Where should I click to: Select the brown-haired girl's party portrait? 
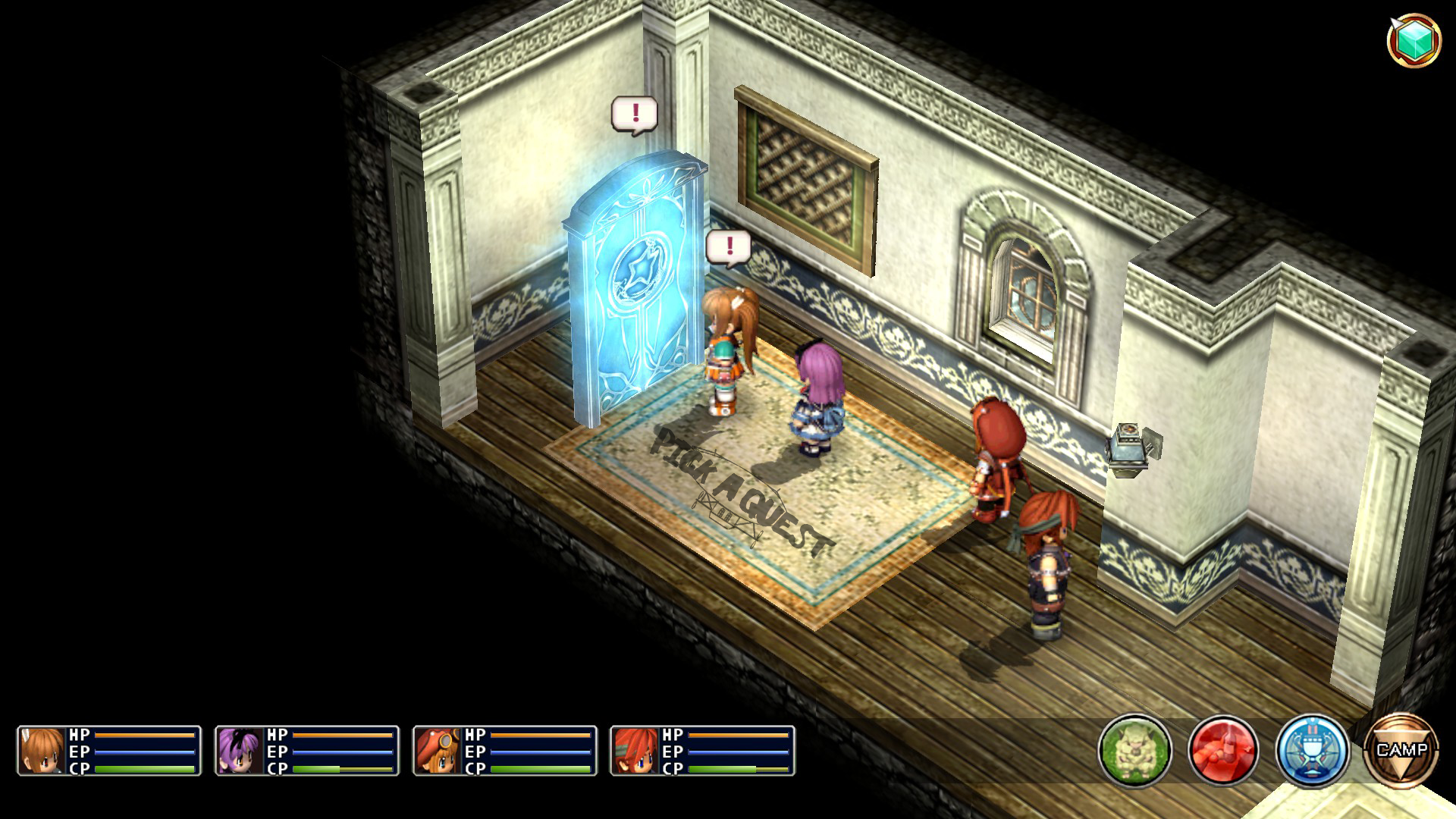click(42, 750)
